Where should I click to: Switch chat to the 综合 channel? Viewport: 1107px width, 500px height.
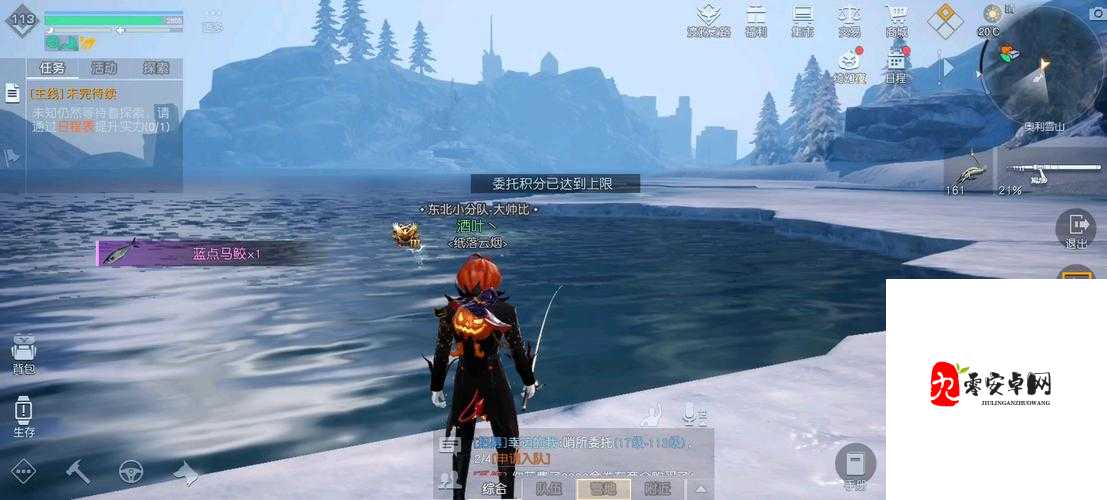point(494,488)
